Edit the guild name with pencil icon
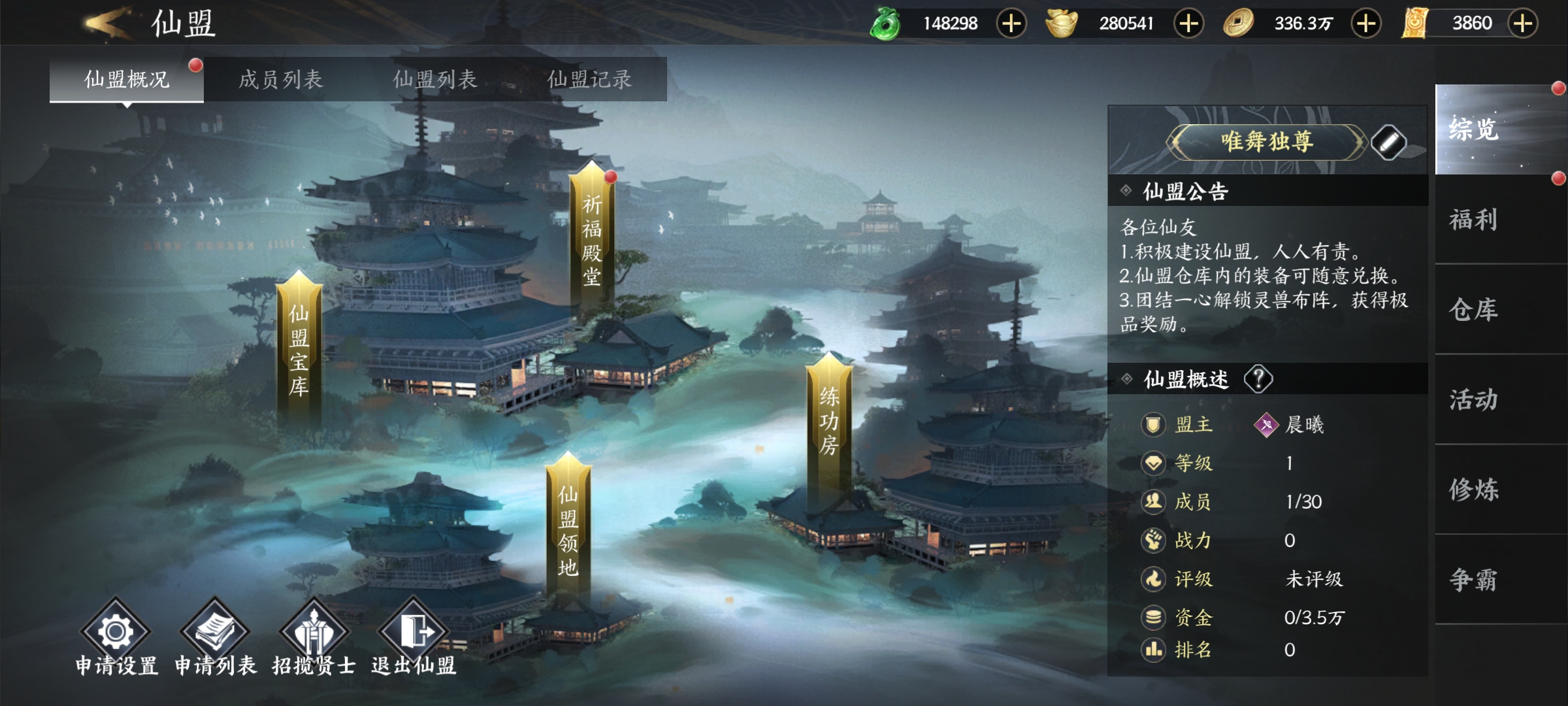This screenshot has height=706, width=1568. pos(1388,142)
